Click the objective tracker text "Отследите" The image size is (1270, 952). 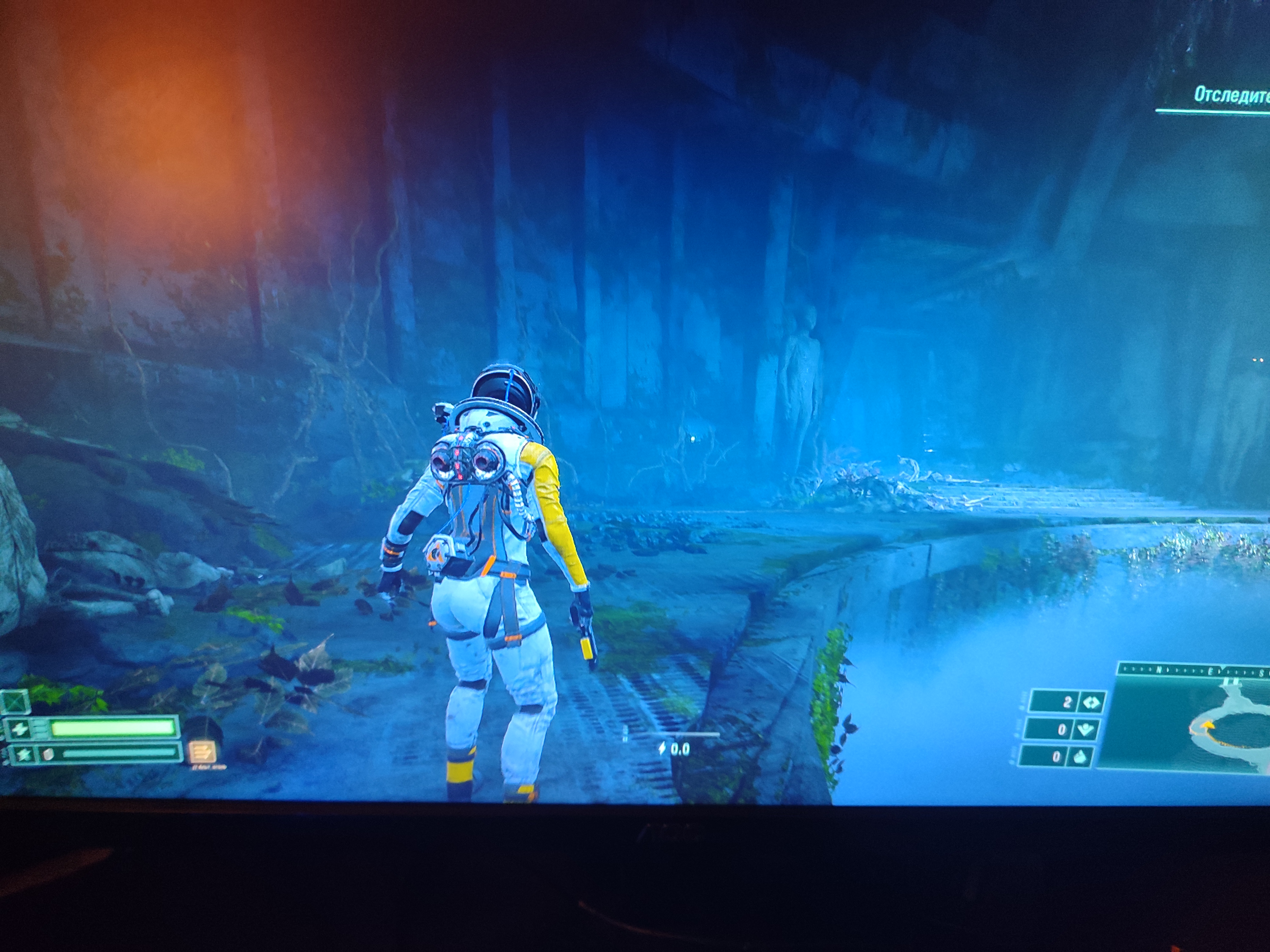tap(1231, 95)
